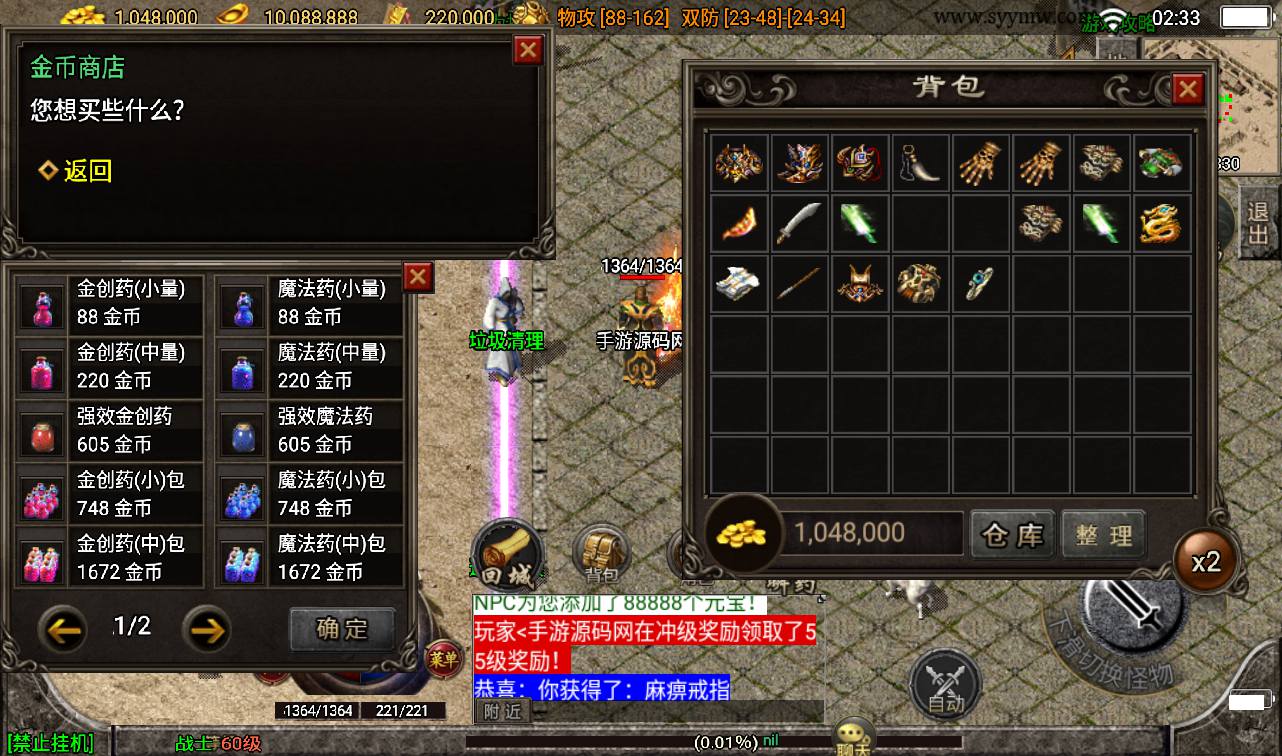Select 魔法药(中量) for 220 gold
The width and height of the screenshot is (1282, 756).
[x=310, y=366]
